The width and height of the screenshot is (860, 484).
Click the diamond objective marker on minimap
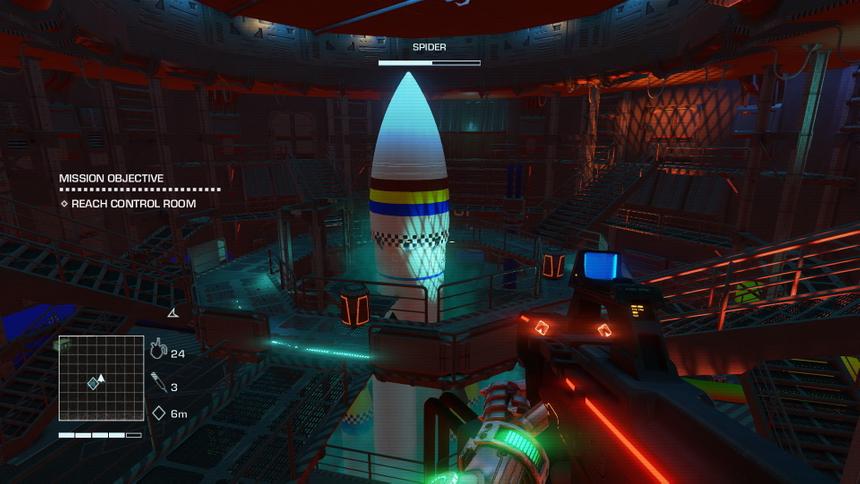pos(93,384)
